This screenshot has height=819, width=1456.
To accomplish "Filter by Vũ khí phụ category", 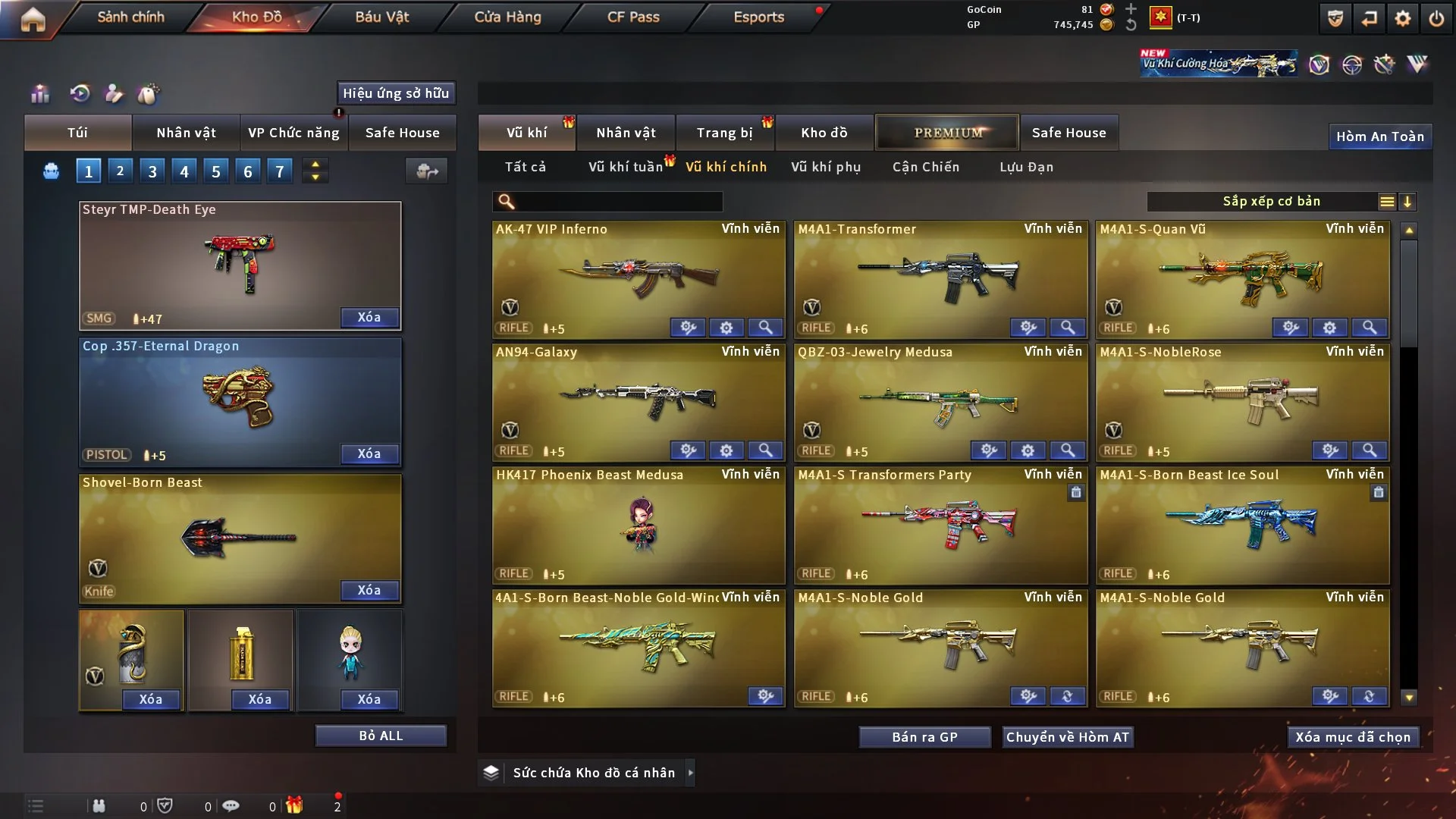I will (x=826, y=167).
